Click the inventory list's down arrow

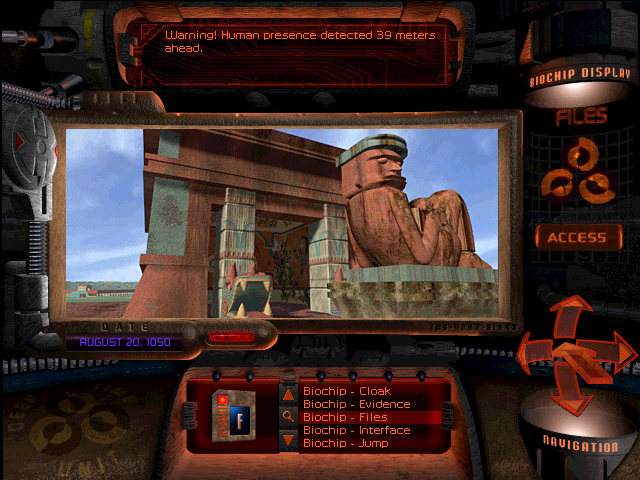(288, 439)
